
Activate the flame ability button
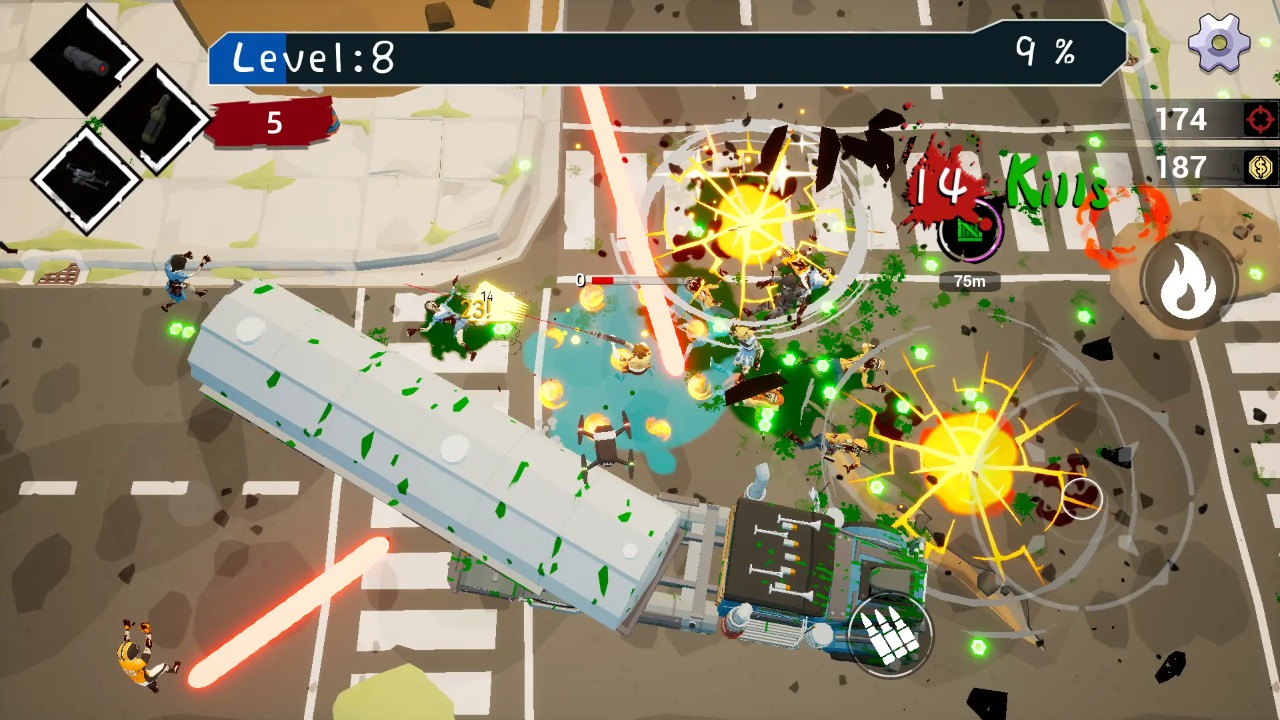[x=1187, y=283]
